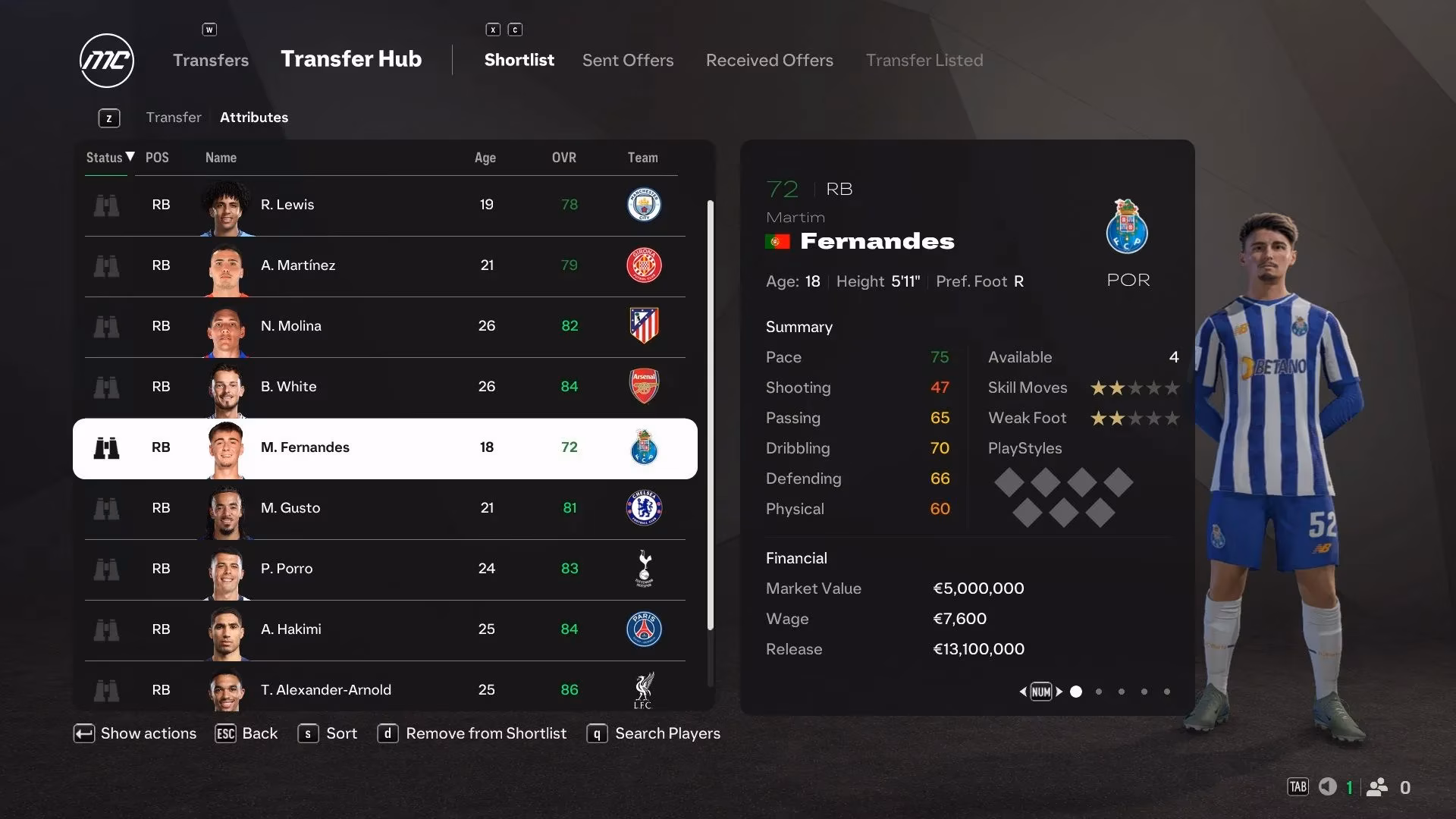Click the Atlético Madrid crest next to N. Molina
Screen dimensions: 1456x819
[644, 326]
